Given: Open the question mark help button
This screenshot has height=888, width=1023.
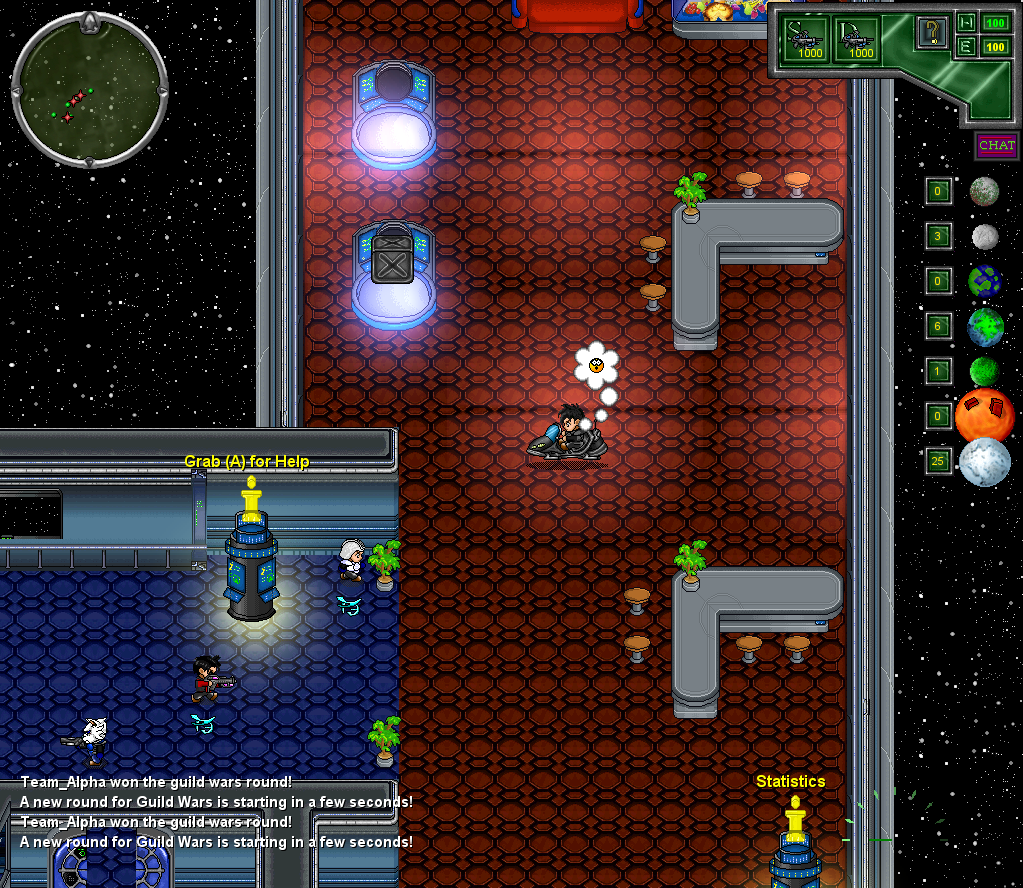Looking at the screenshot, I should 931,33.
